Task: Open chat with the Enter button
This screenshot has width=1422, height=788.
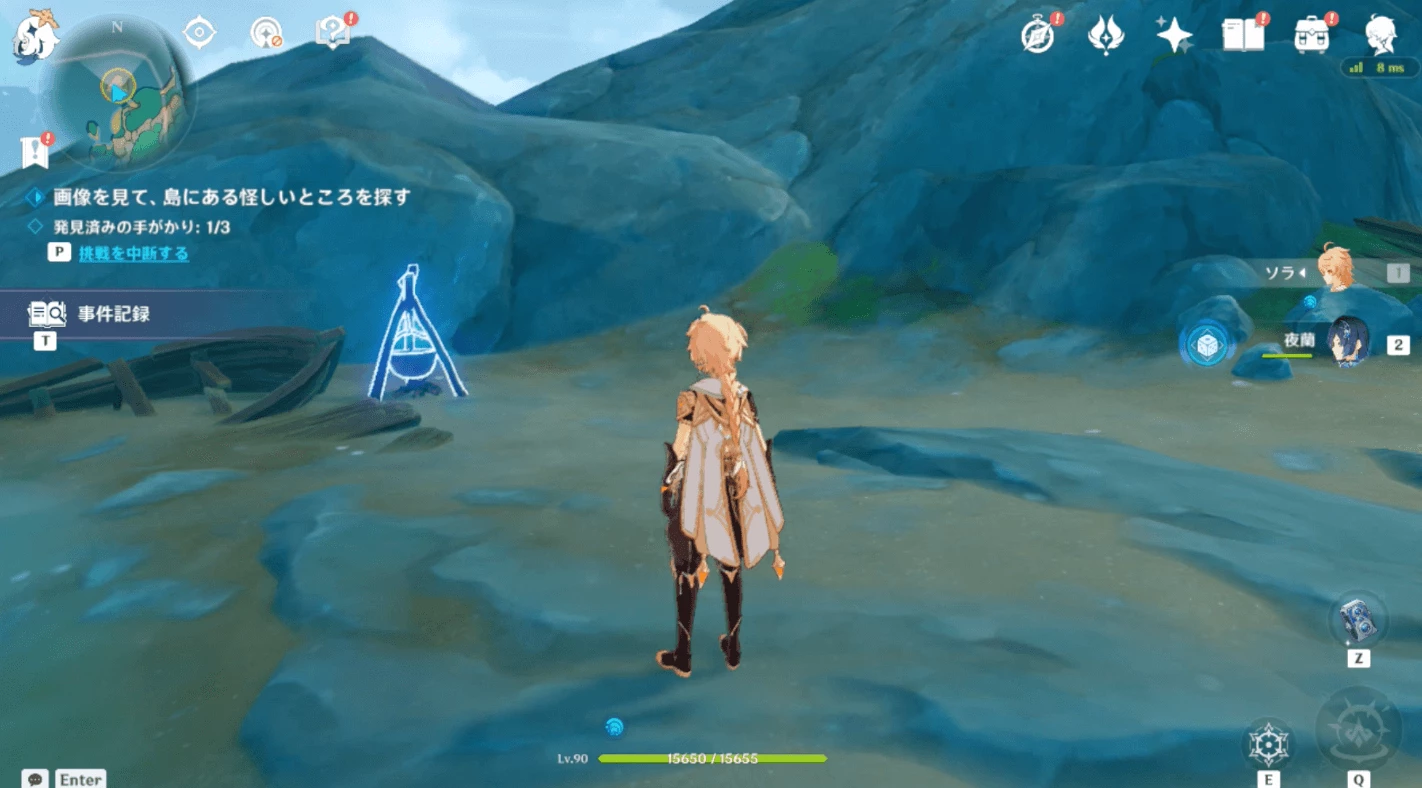Action: tap(80, 779)
